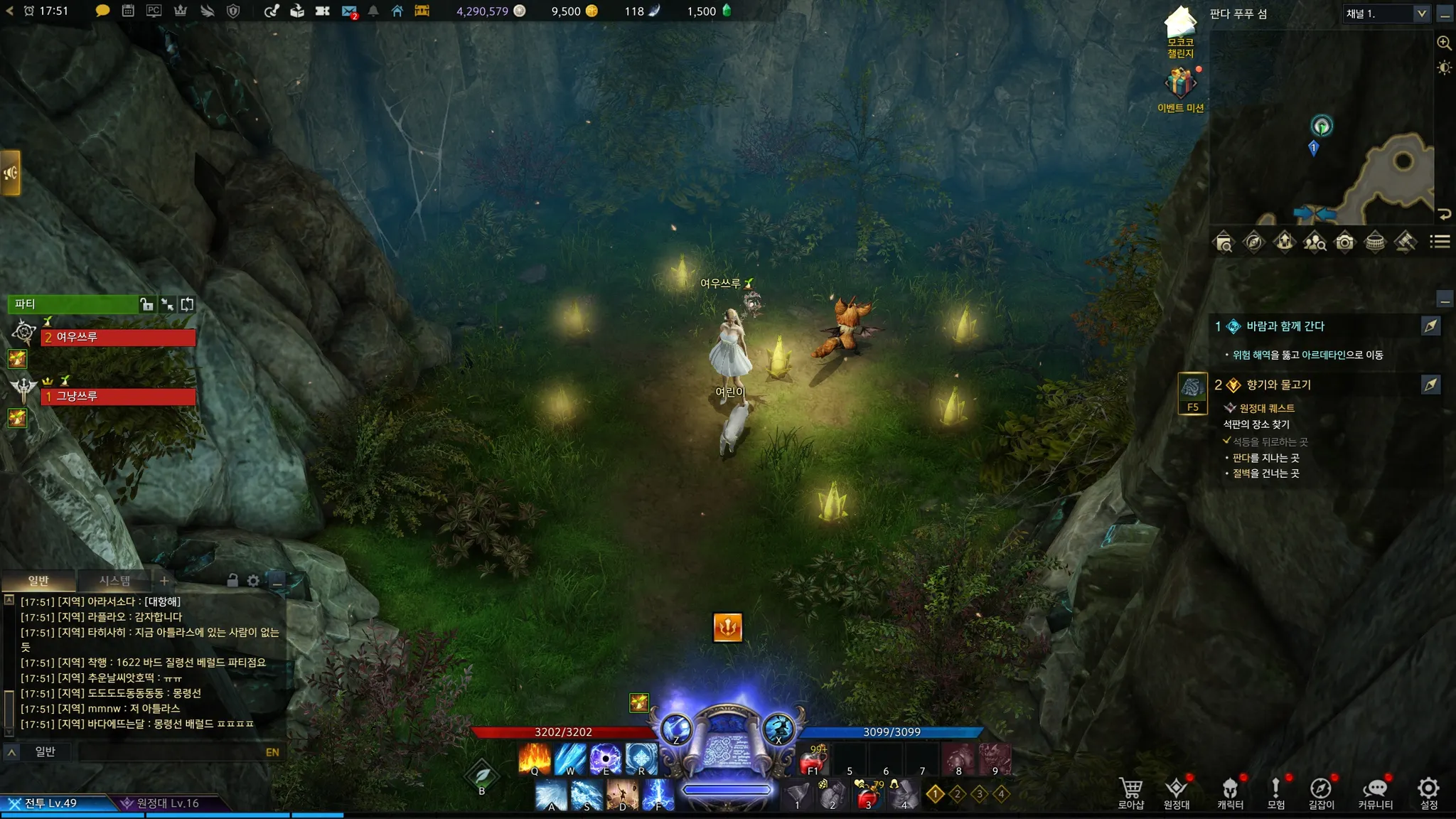Open the 커뮤니티 community menu

(x=1375, y=792)
